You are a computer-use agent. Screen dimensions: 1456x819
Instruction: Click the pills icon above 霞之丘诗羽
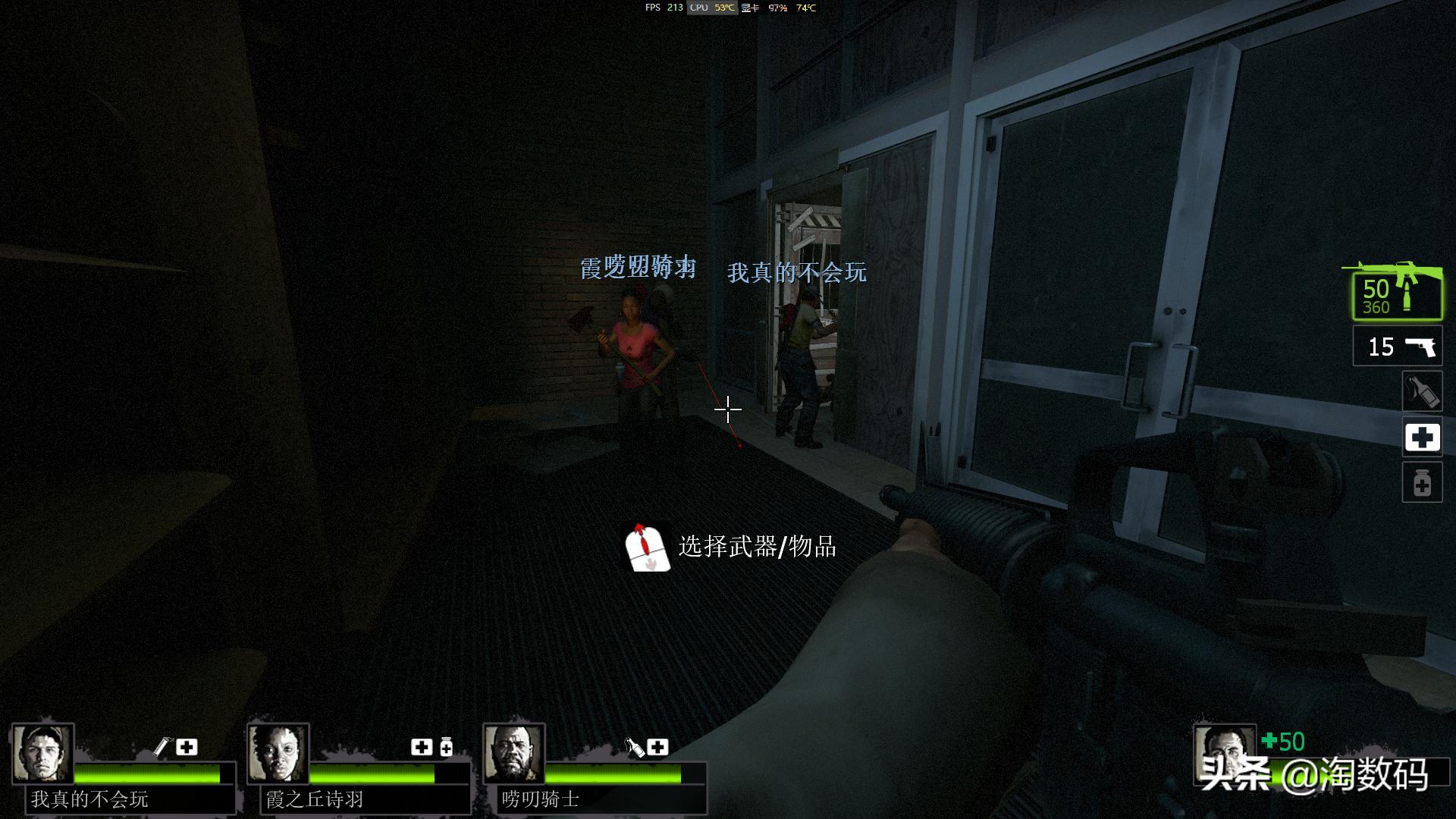pyautogui.click(x=446, y=748)
